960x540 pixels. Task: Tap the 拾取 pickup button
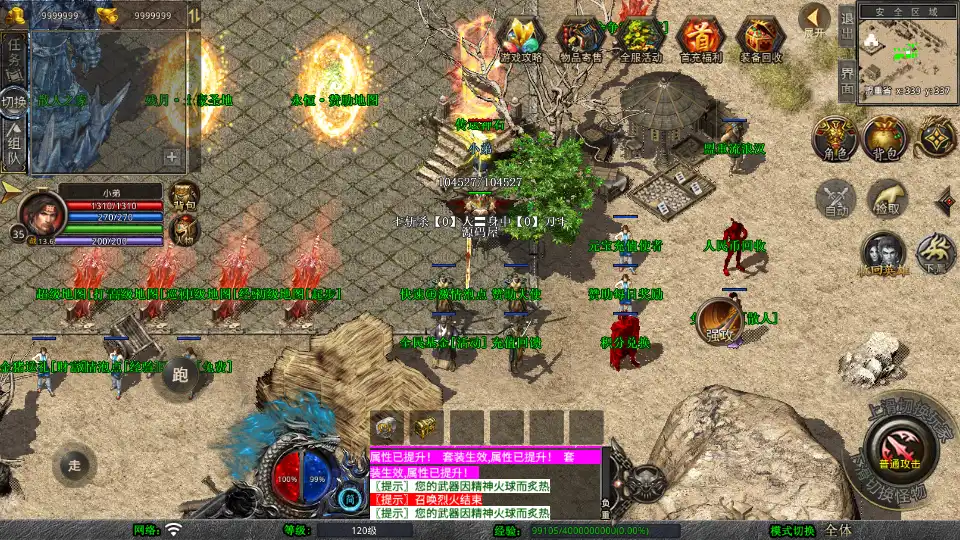point(887,198)
